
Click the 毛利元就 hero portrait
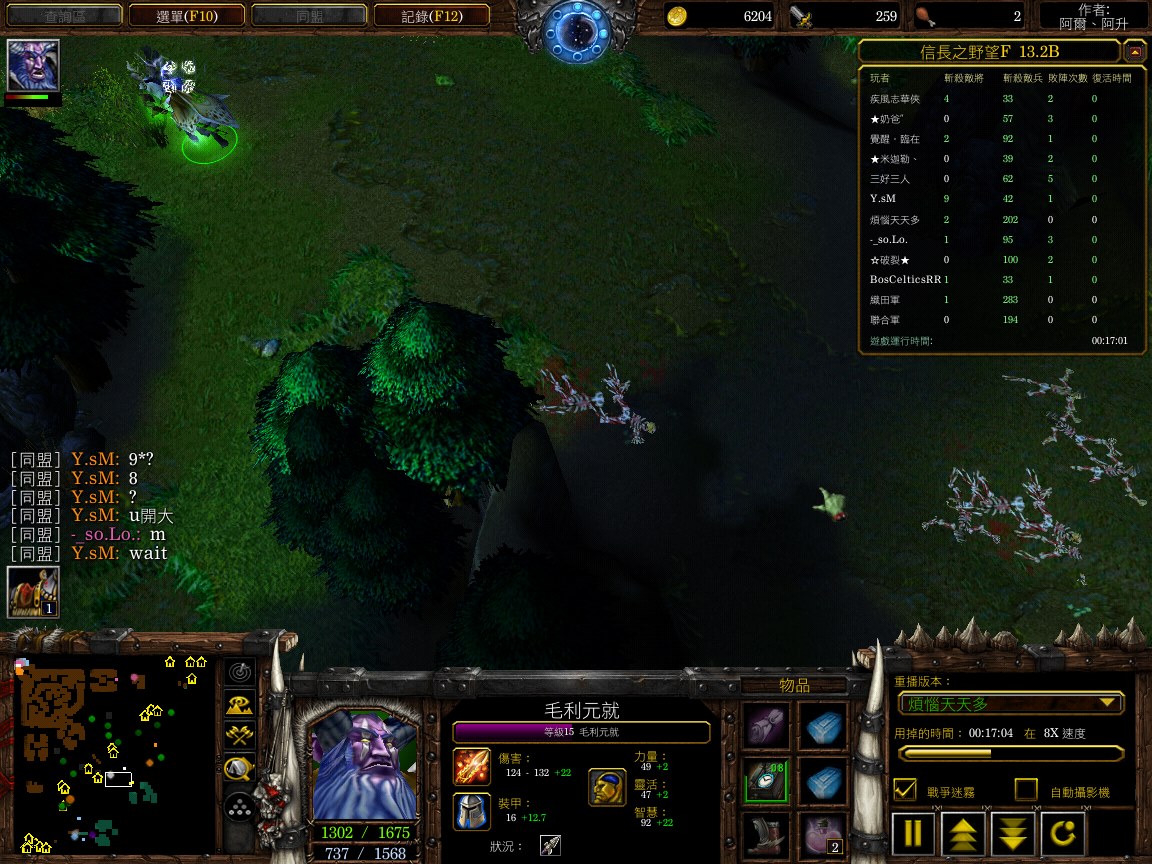[364, 765]
